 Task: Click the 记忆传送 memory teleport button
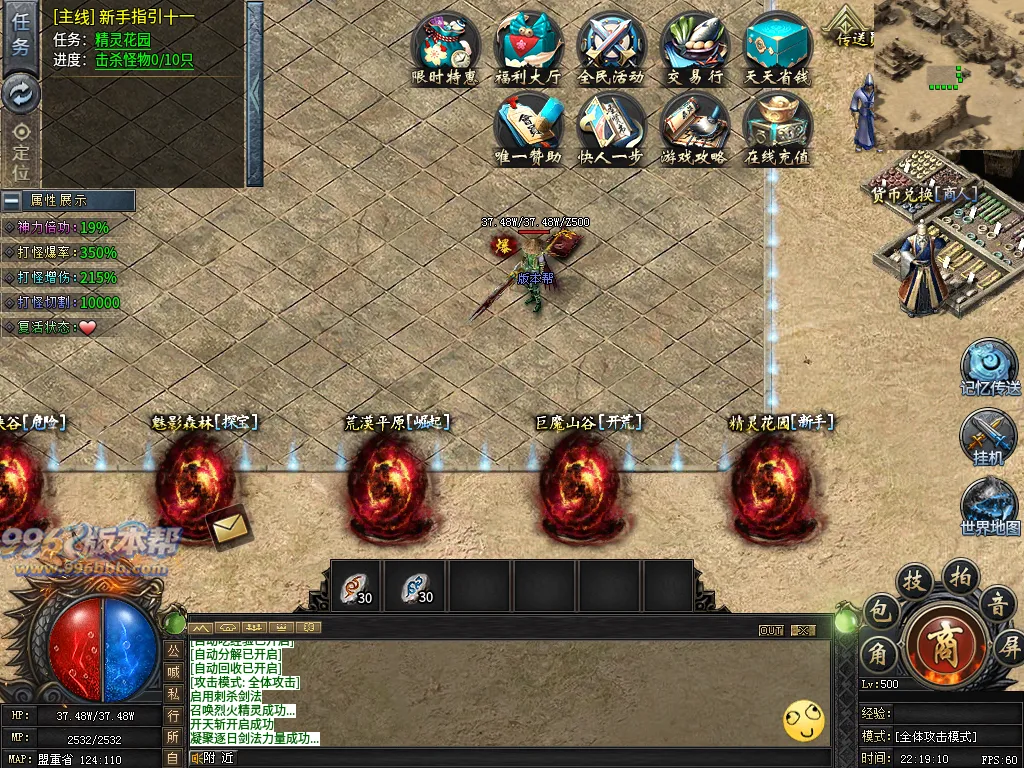pos(990,366)
